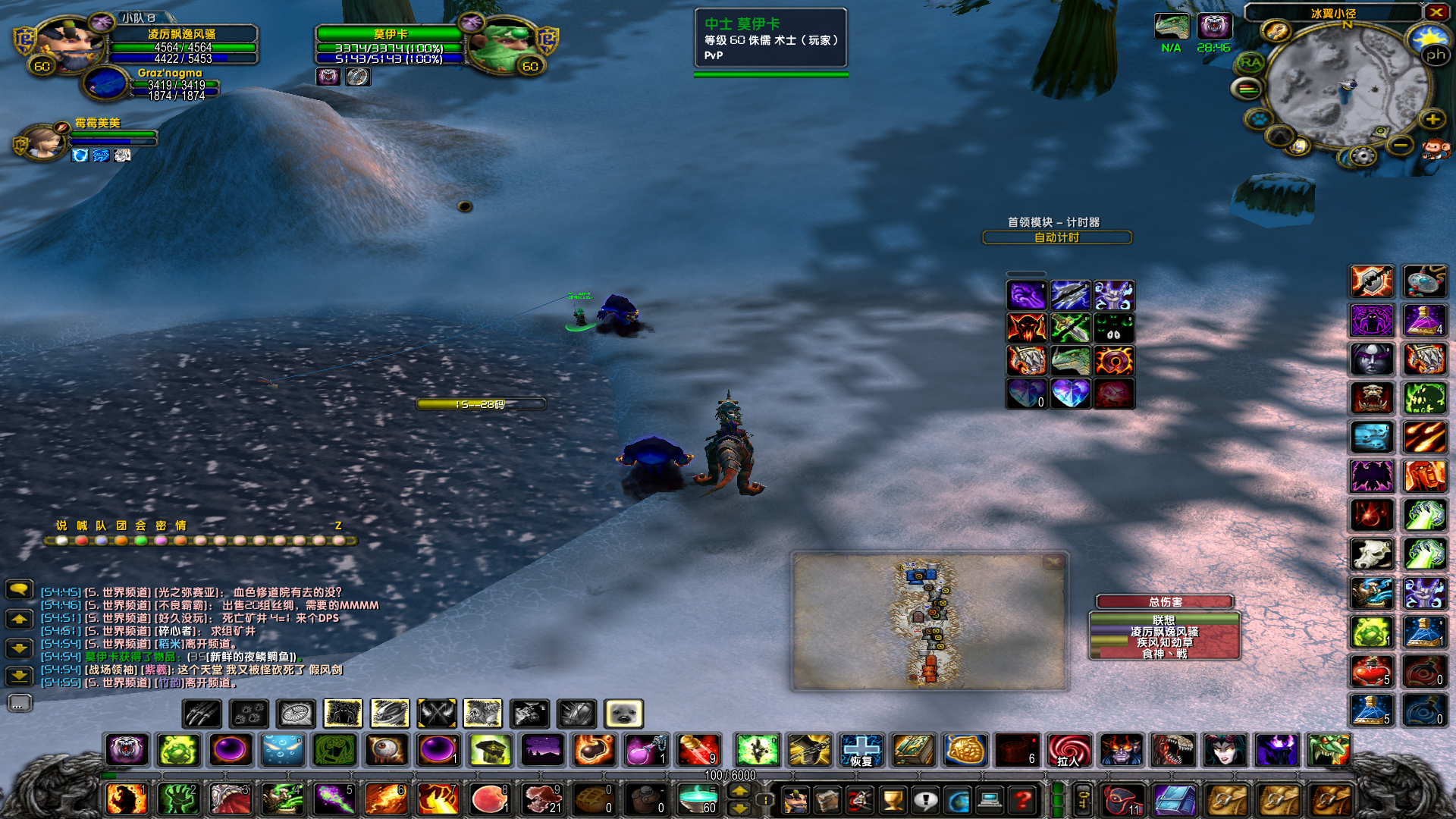Image resolution: width=1456 pixels, height=819 pixels.
Task: Click the 自动计时 auto-timer bar
Action: [1056, 237]
